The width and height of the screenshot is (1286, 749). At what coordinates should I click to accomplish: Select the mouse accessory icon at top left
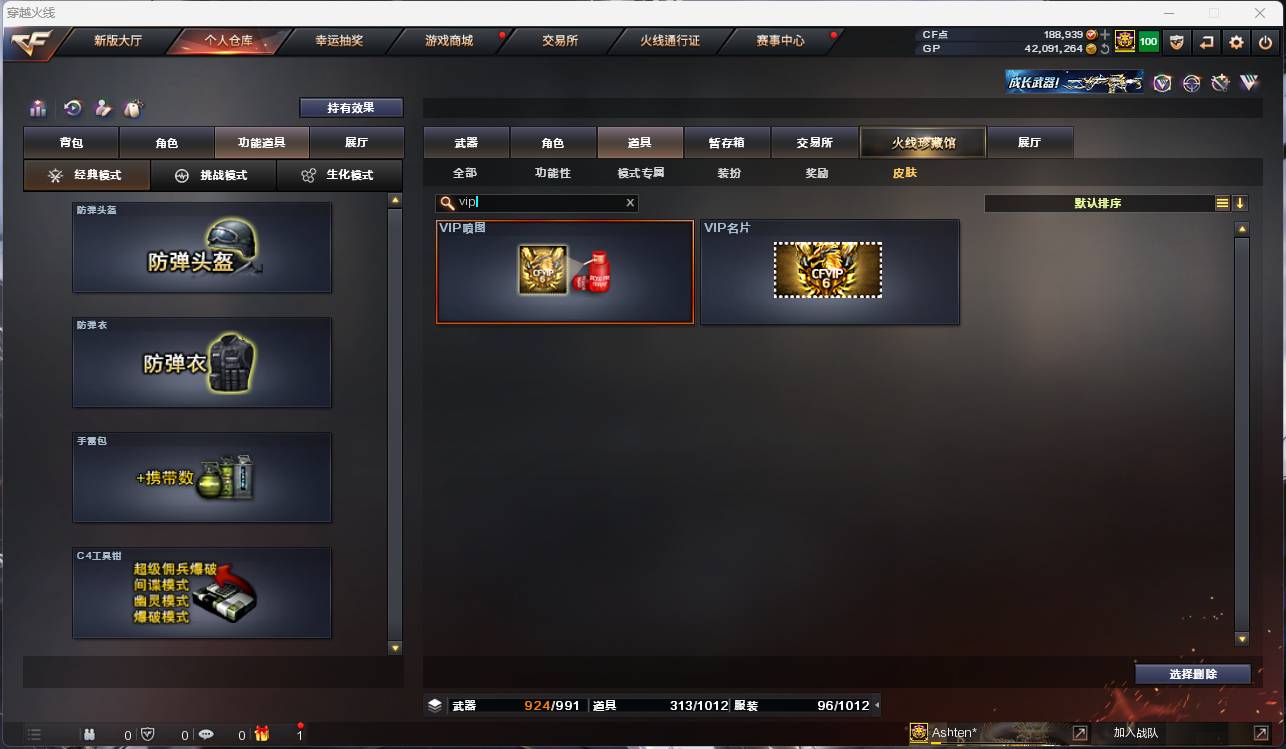[132, 108]
